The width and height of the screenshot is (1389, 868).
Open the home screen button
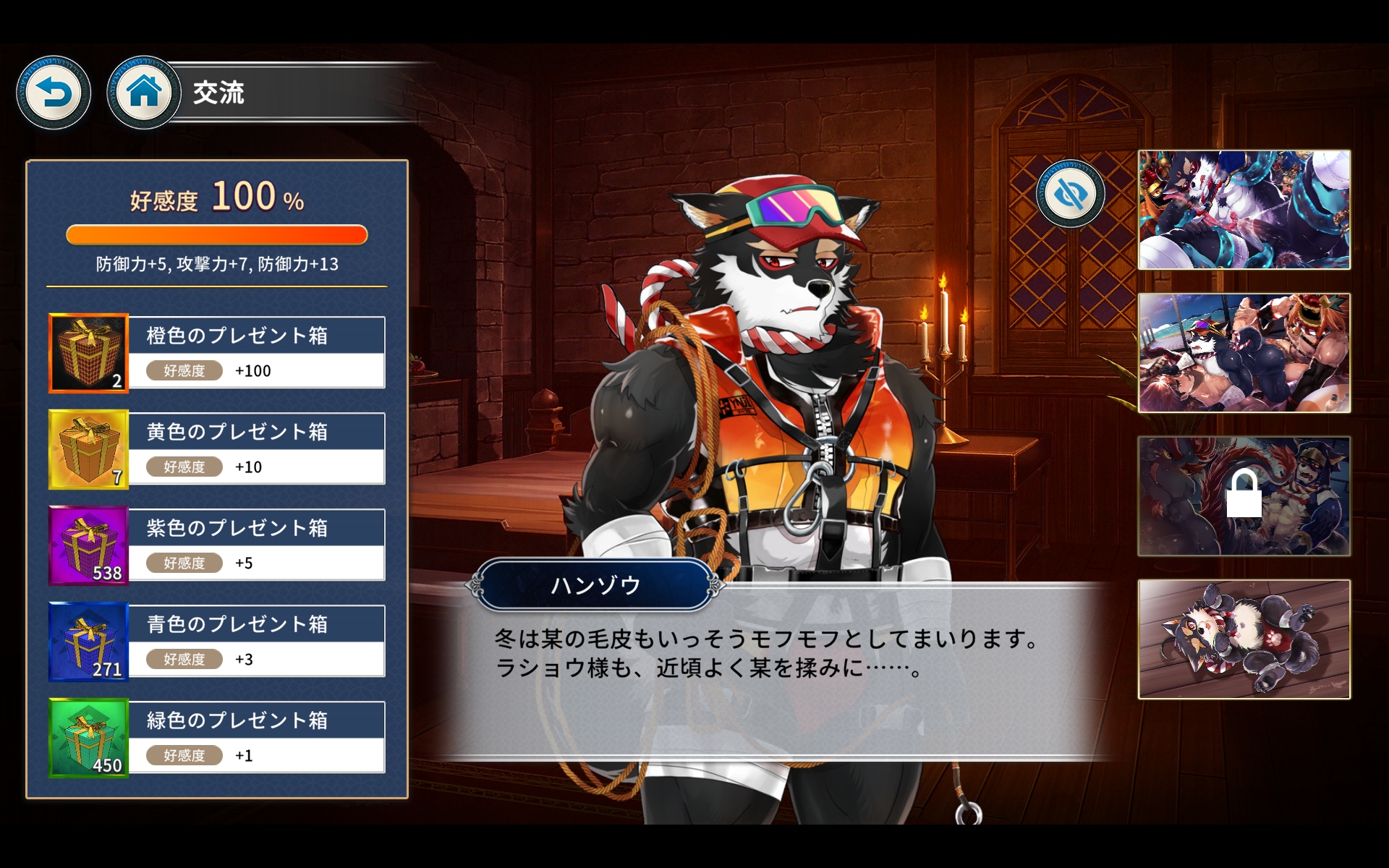pos(143,93)
